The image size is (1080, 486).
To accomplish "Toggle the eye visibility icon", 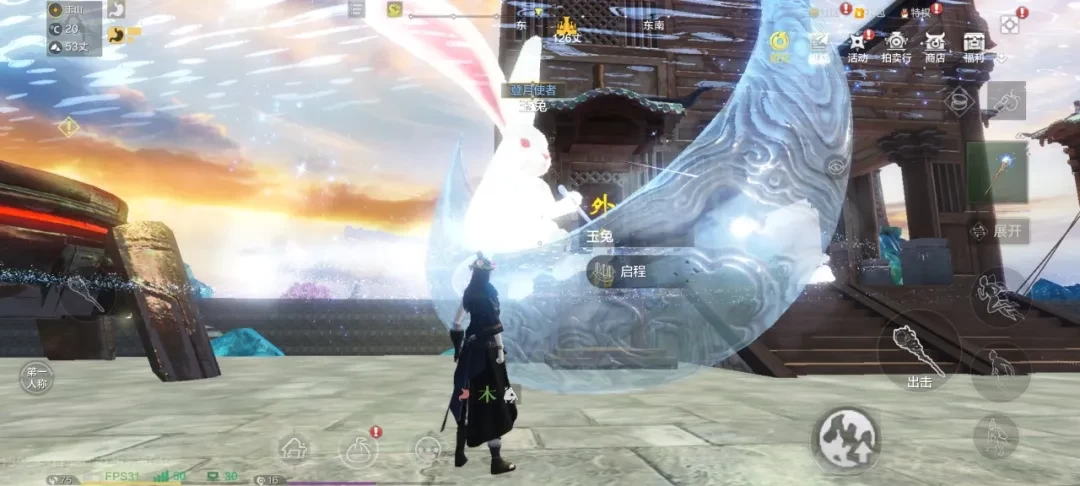I will [x=837, y=166].
